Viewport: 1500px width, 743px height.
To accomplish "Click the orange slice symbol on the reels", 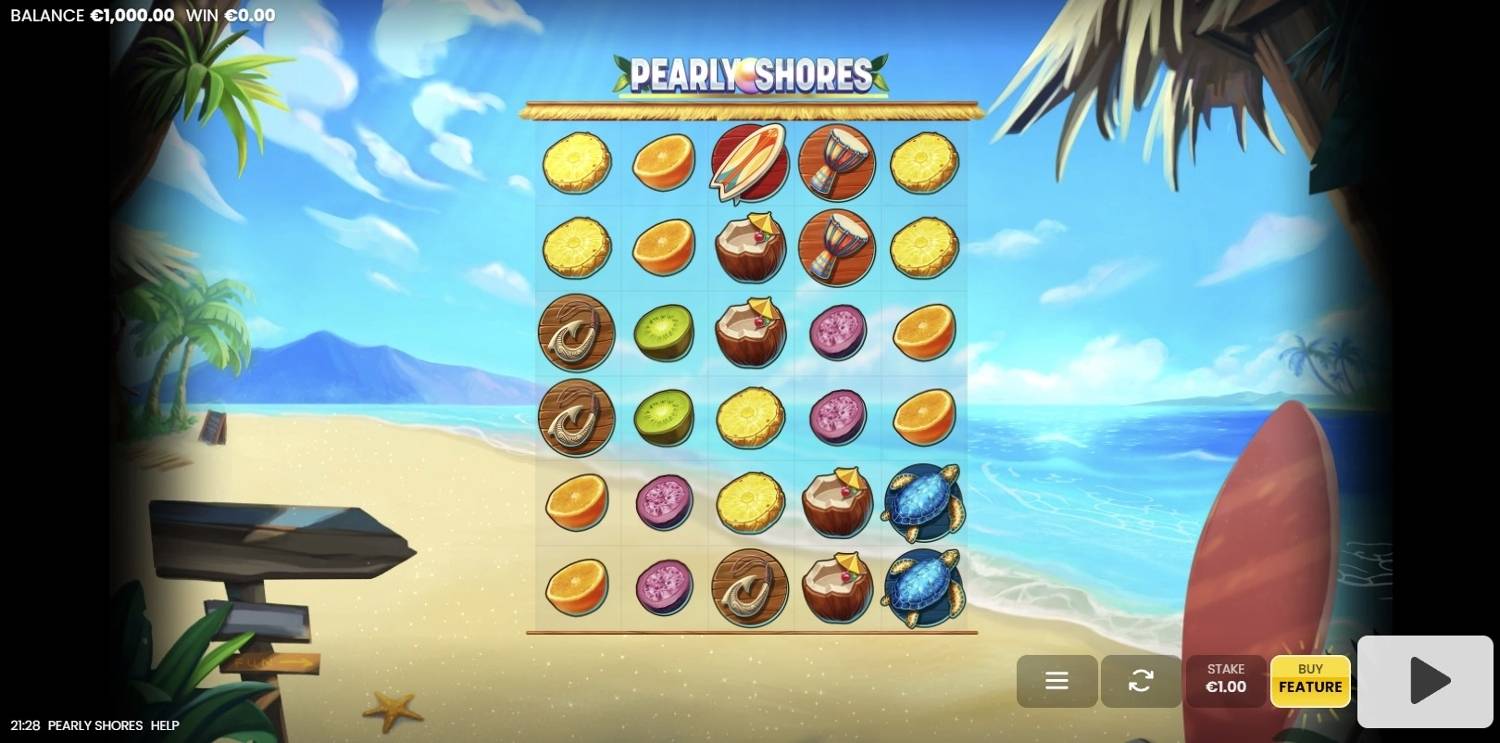I will tap(663, 163).
